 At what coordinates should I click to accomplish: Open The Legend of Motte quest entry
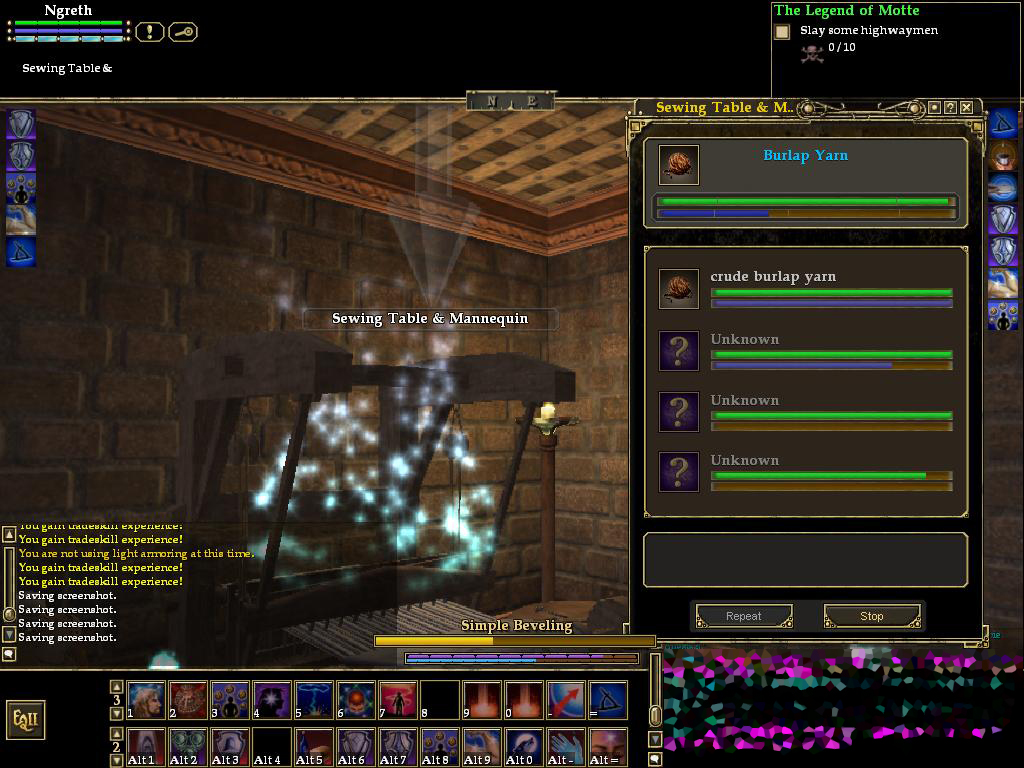(846, 10)
